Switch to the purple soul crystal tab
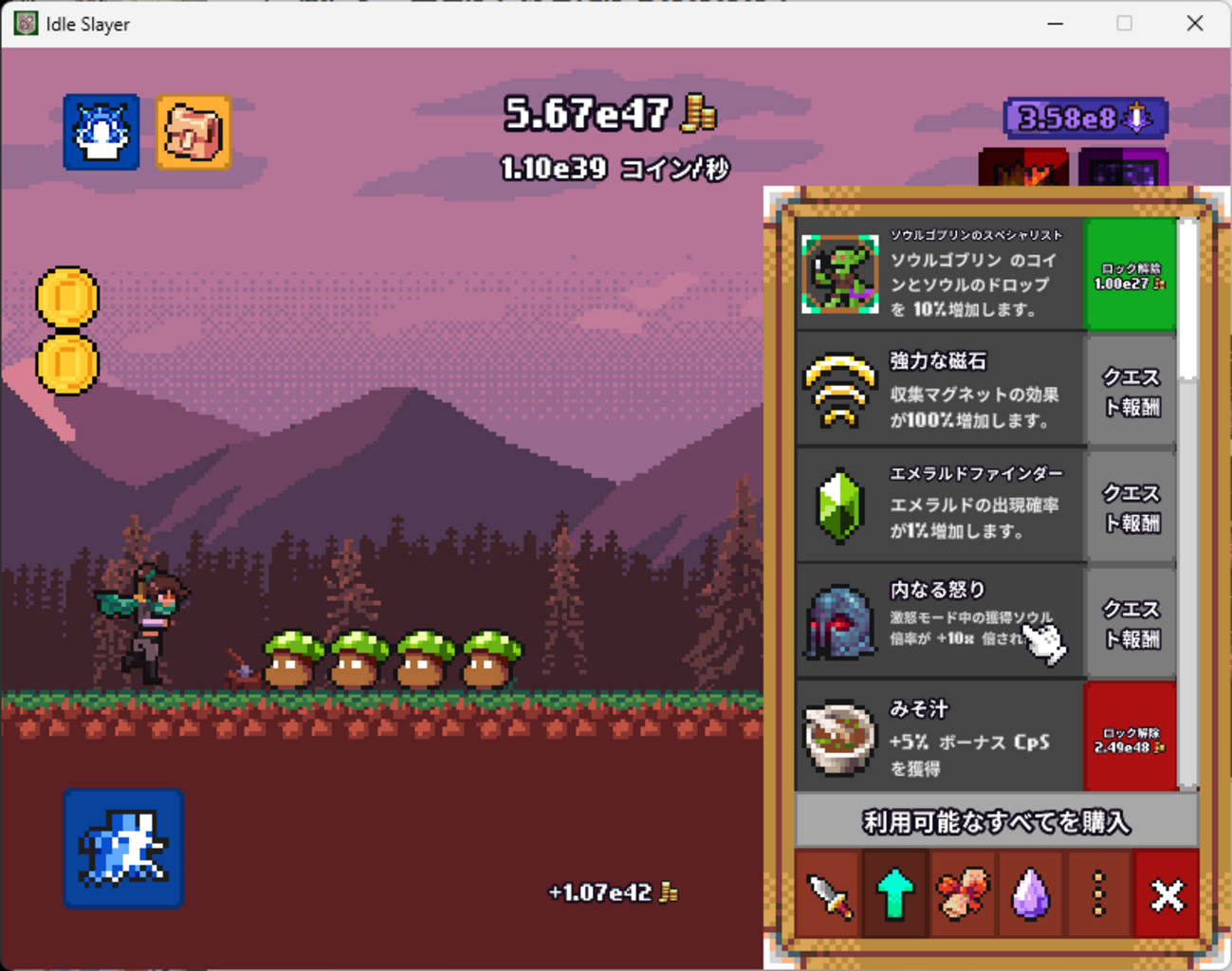Screen dimensions: 1232x971 point(1030,893)
